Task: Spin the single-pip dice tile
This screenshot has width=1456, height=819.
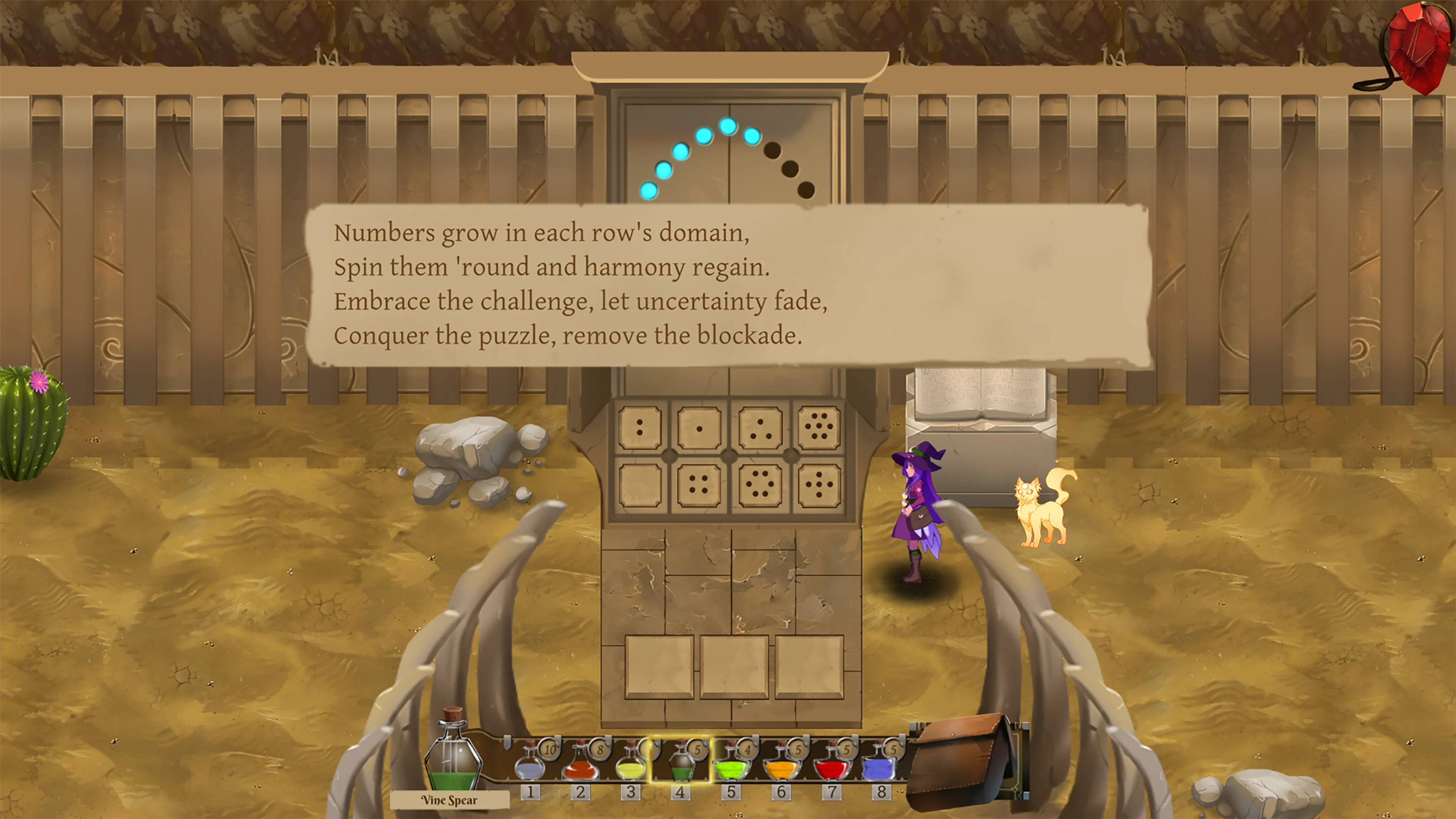Action: point(700,428)
